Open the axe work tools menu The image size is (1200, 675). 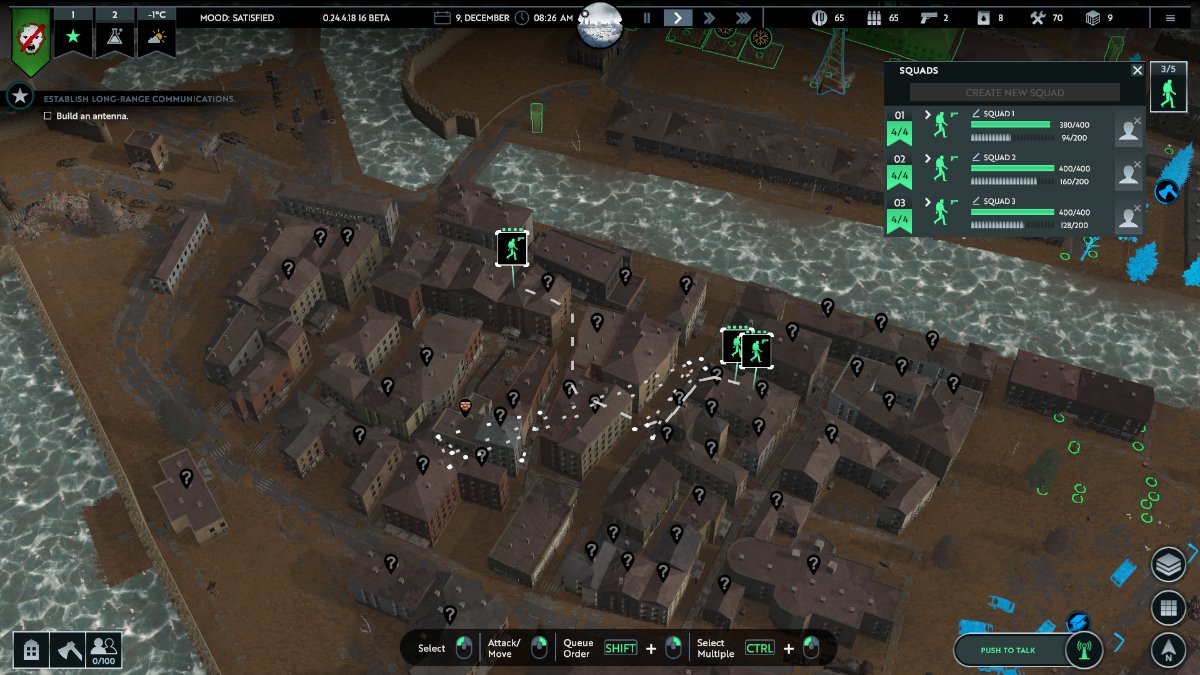click(x=68, y=650)
